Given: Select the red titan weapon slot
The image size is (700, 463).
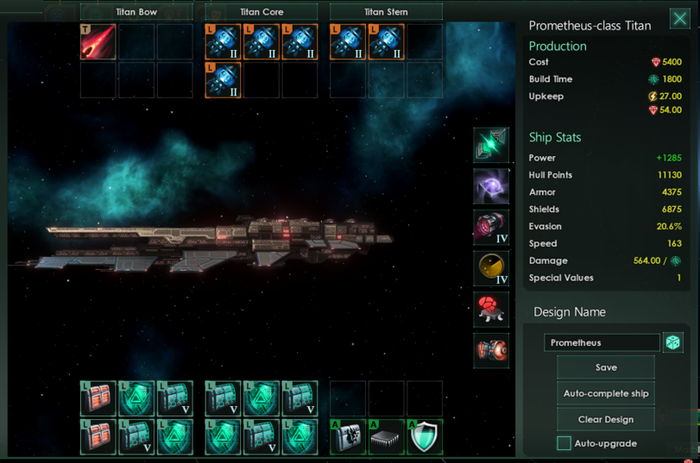Looking at the screenshot, I should pyautogui.click(x=98, y=42).
